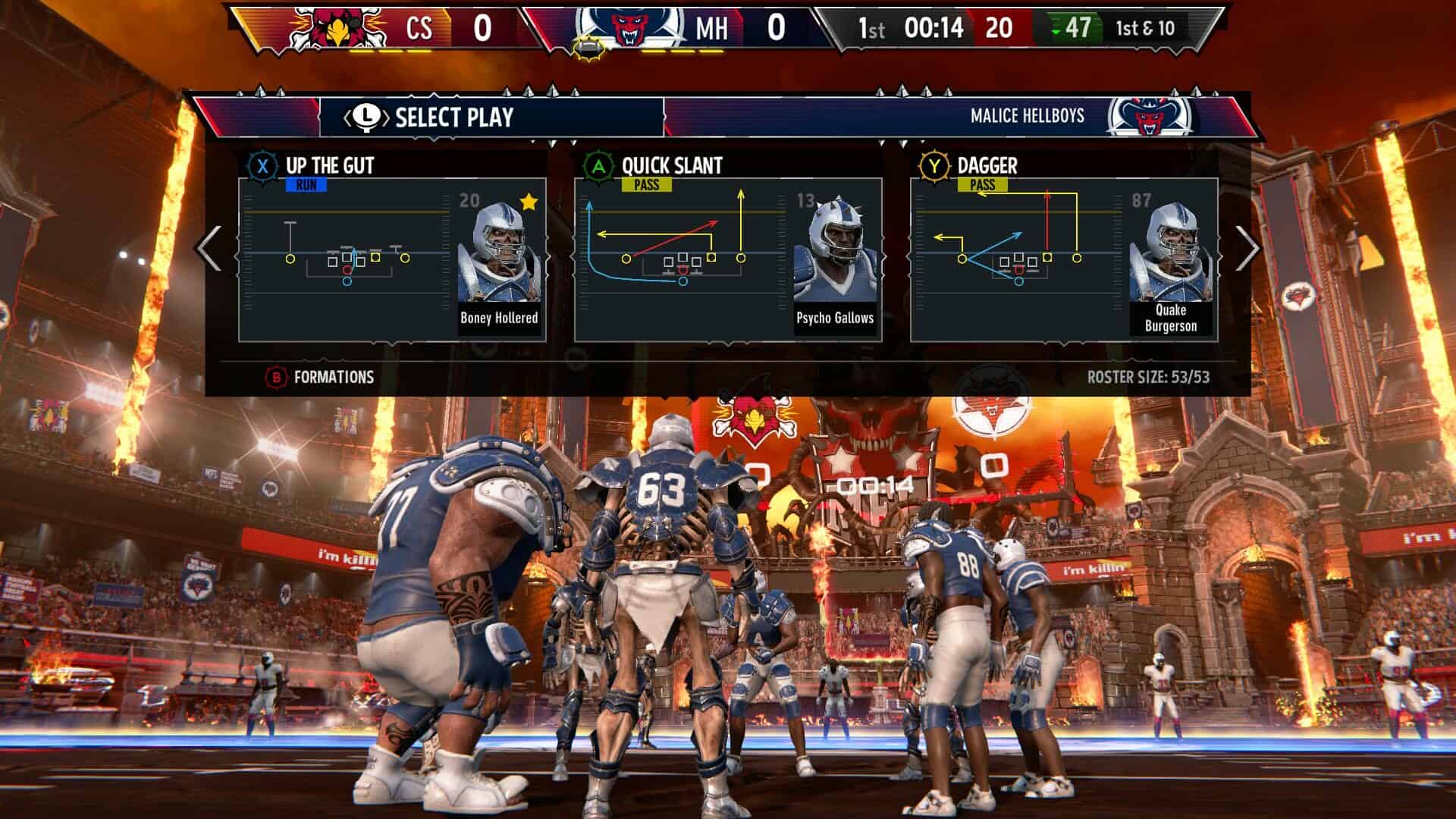
Task: Toggle the favorite star on Up The Gut
Action: coord(529,200)
